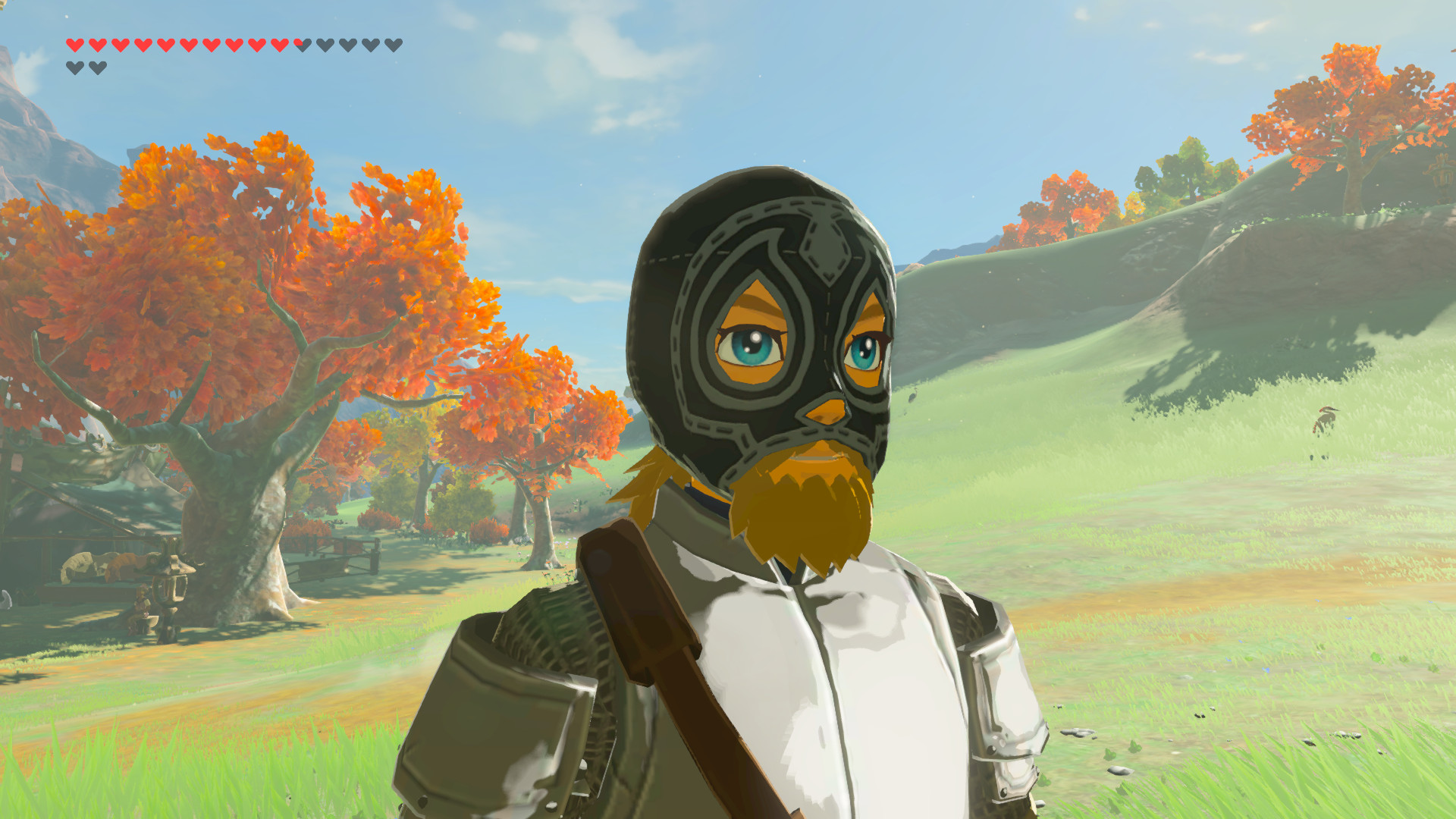Click the fifth red heart from the left

point(165,45)
